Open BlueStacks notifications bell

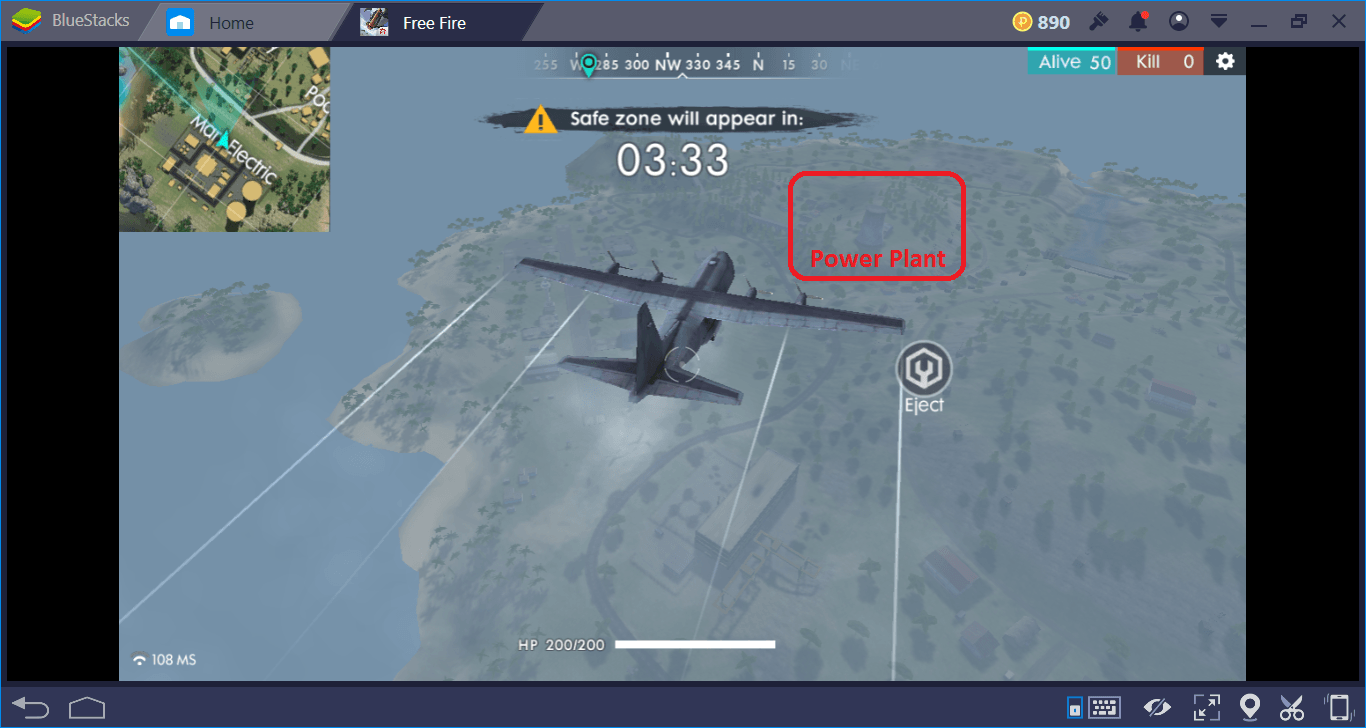coord(1138,21)
